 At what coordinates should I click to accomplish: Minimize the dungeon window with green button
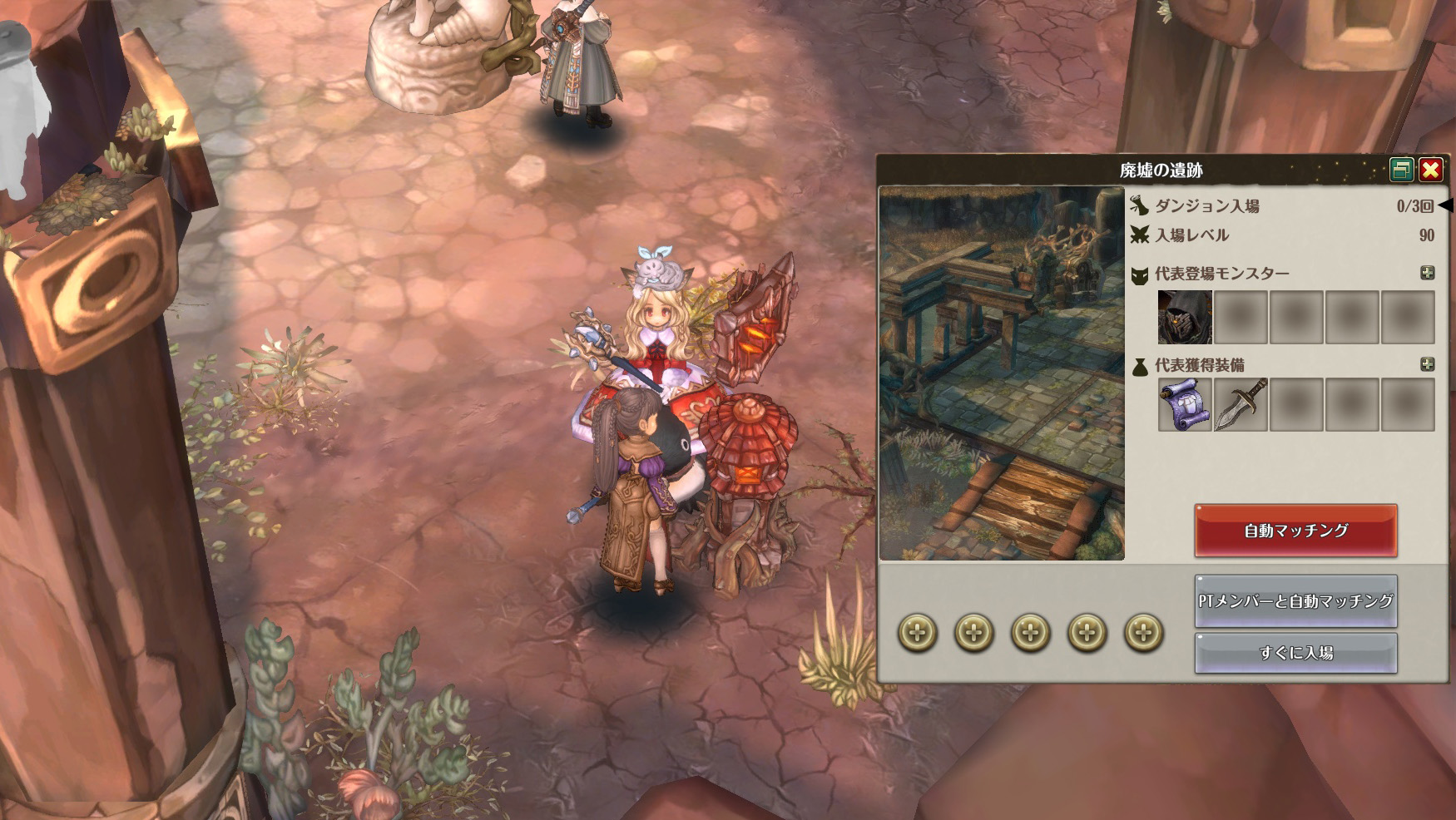tap(1402, 170)
